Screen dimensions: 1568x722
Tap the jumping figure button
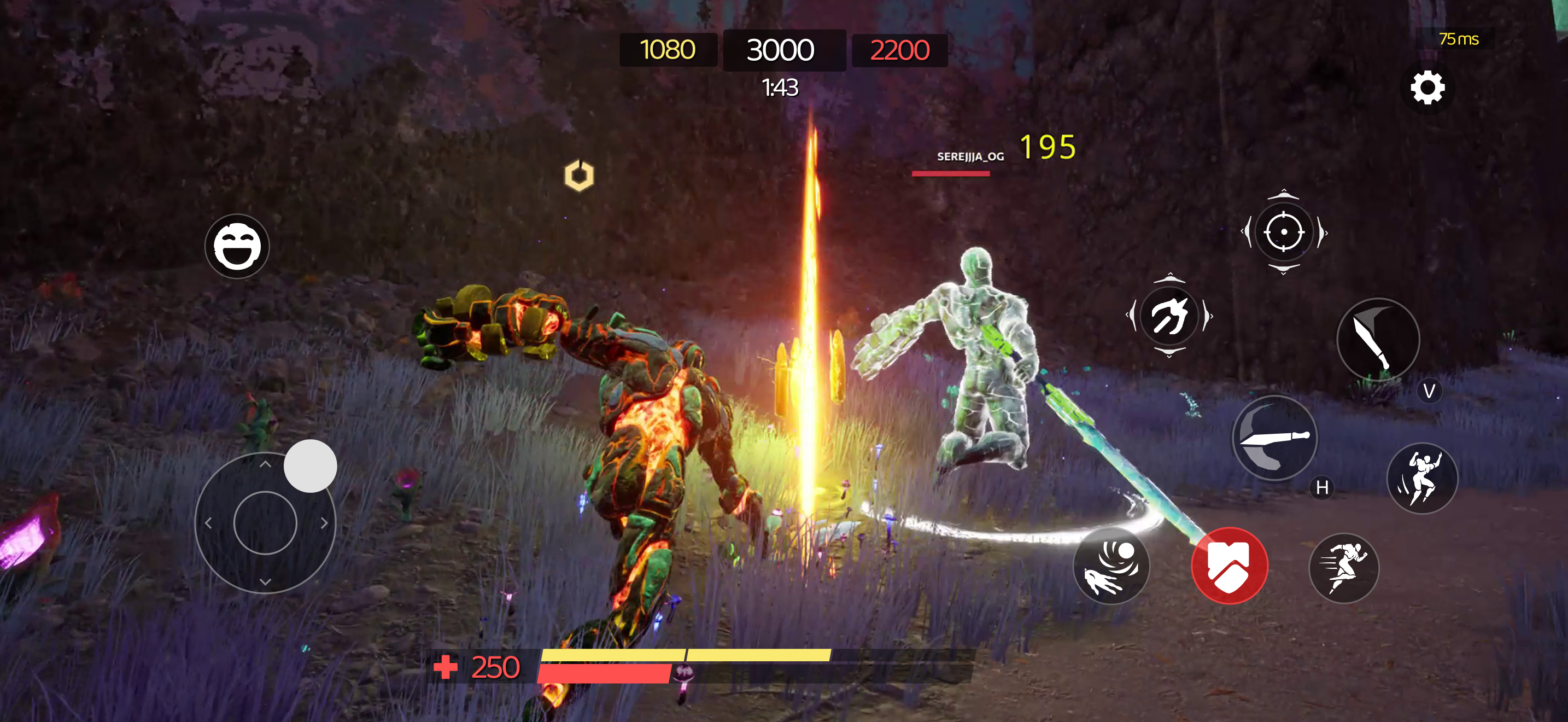(1422, 478)
